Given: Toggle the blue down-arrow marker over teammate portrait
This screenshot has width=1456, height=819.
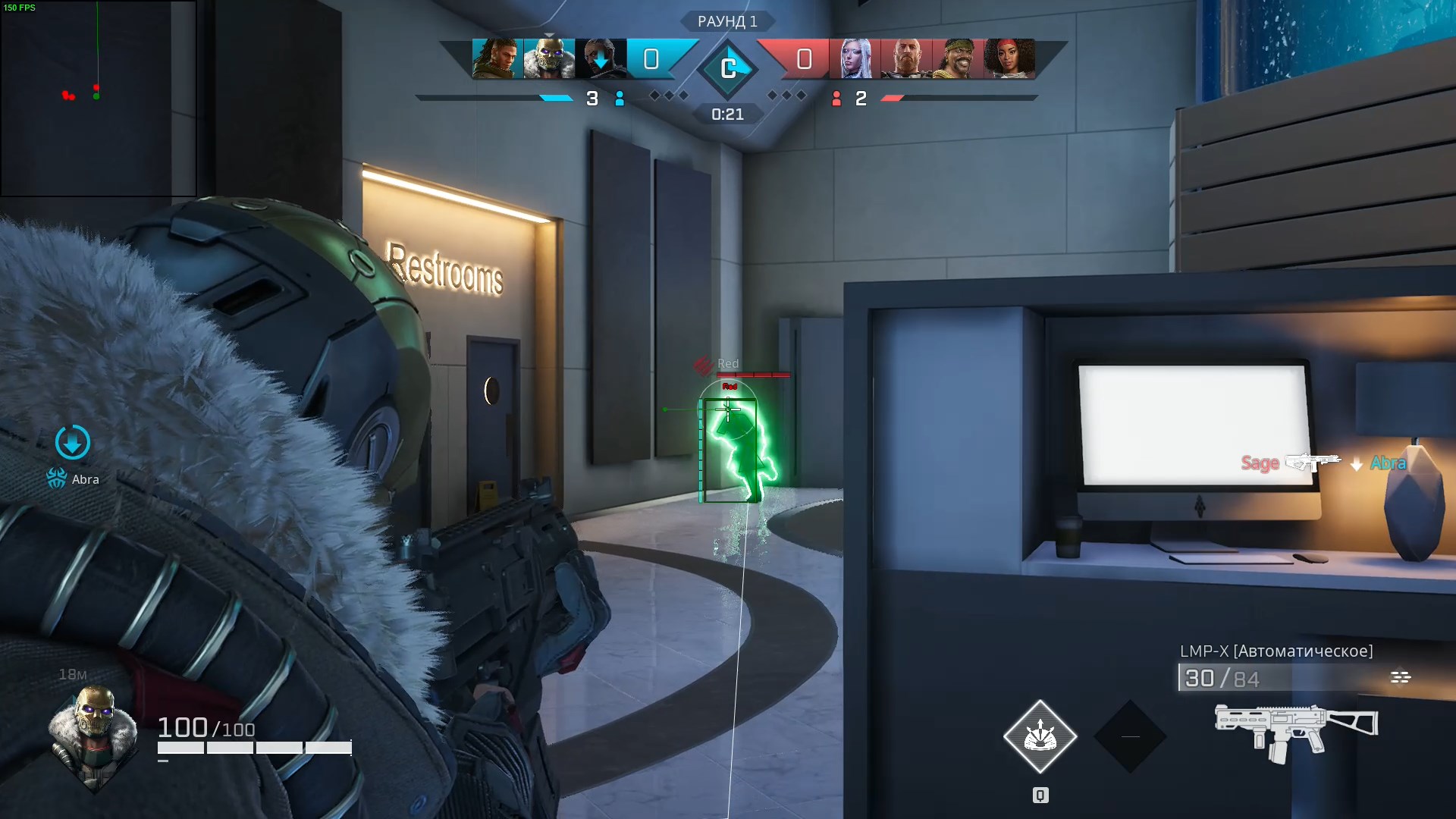Looking at the screenshot, I should pos(599,58).
